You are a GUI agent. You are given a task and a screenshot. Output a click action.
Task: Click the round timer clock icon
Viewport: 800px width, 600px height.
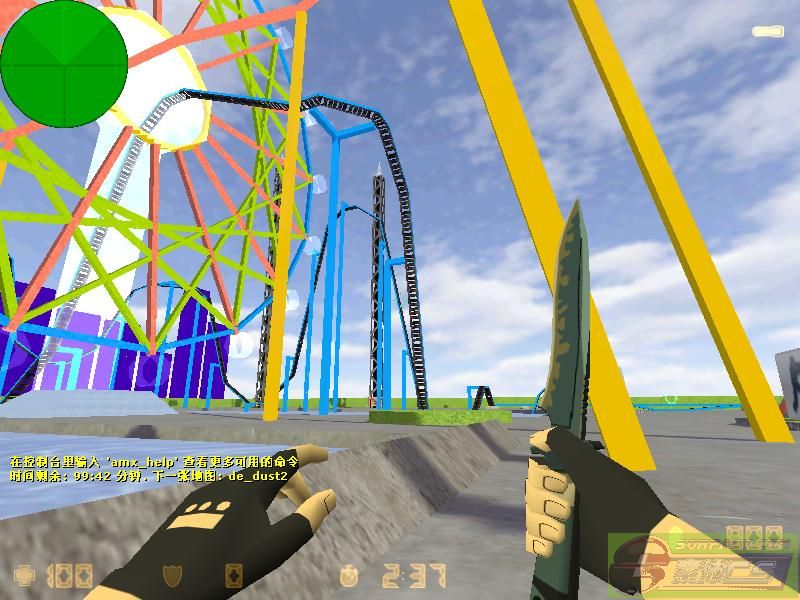348,576
